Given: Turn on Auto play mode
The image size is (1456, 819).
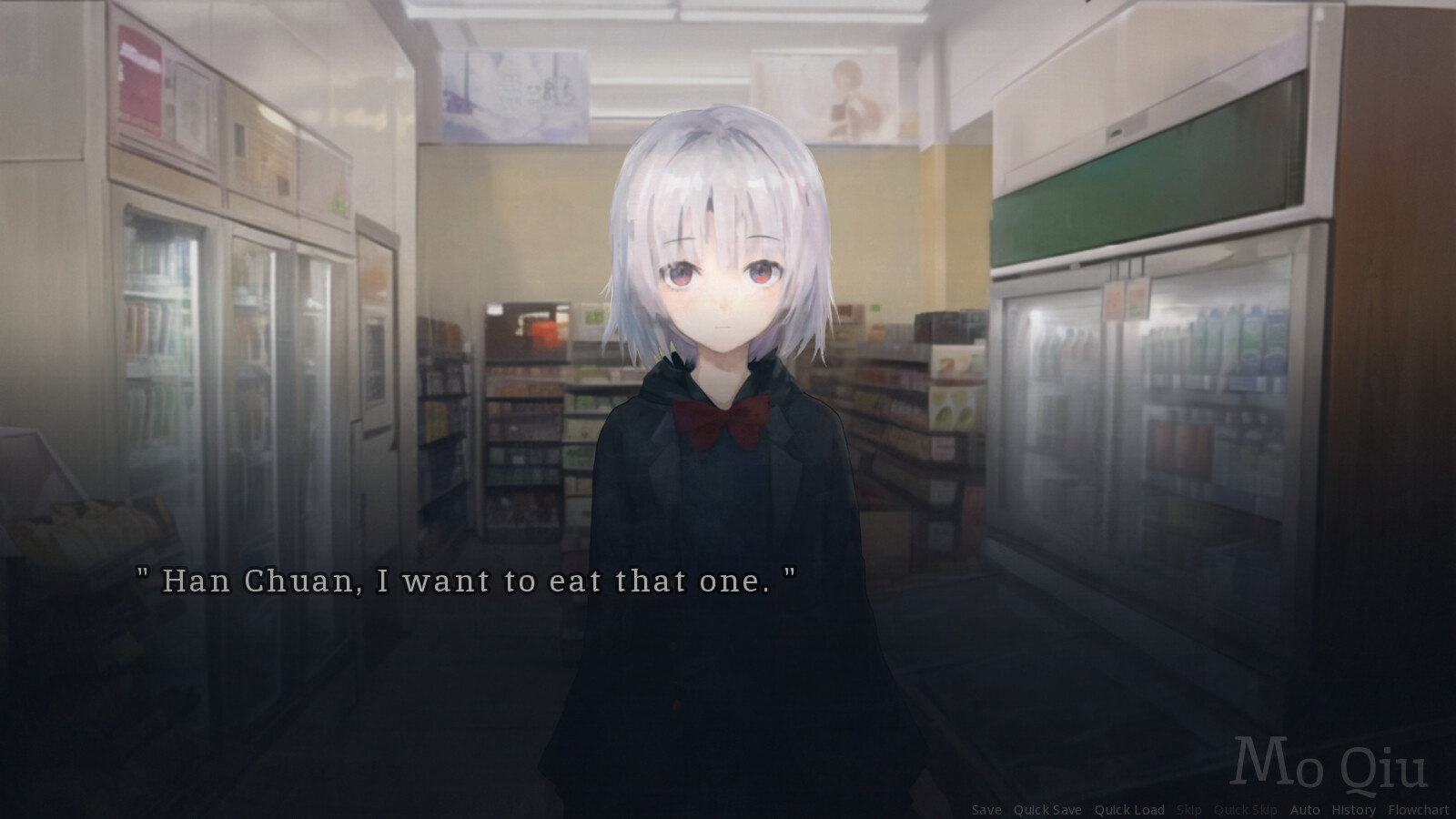Looking at the screenshot, I should 1304,809.
